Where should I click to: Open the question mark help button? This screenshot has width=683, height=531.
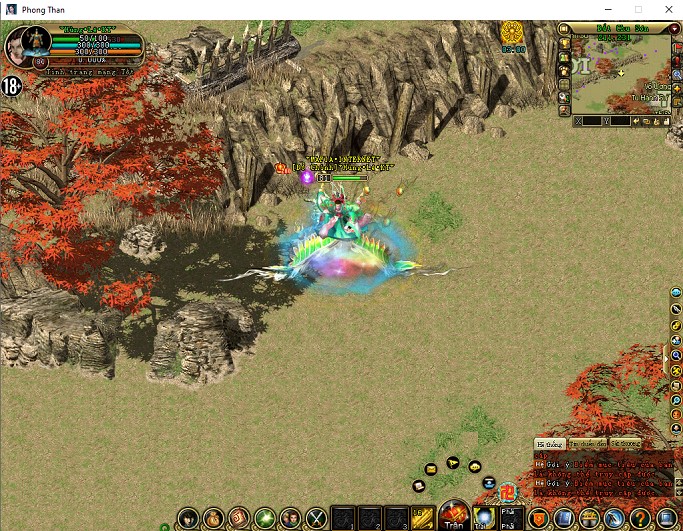(x=641, y=518)
